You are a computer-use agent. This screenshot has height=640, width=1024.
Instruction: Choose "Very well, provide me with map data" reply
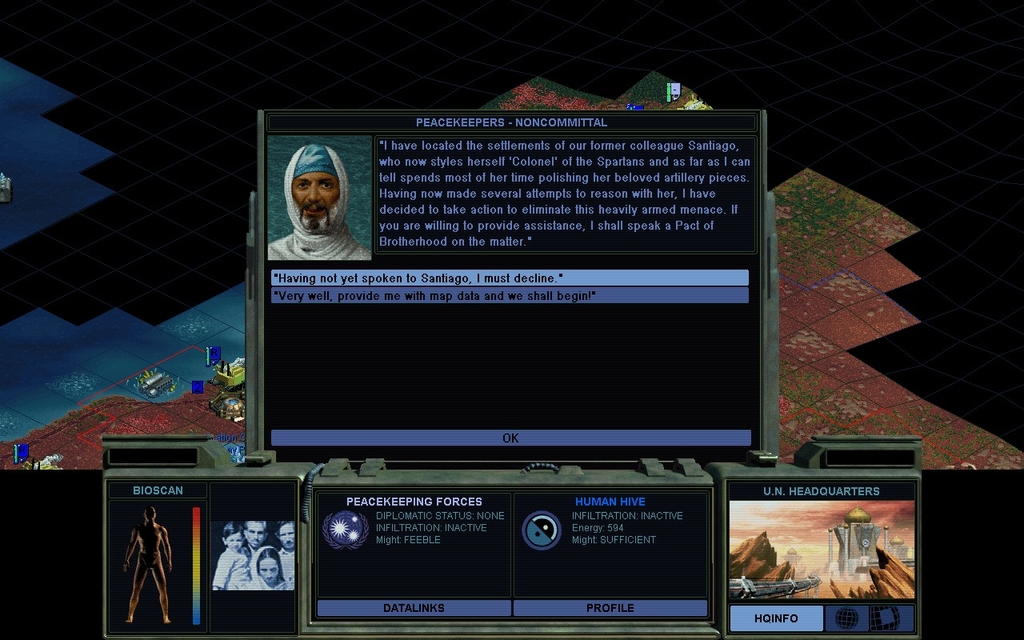[x=509, y=296]
